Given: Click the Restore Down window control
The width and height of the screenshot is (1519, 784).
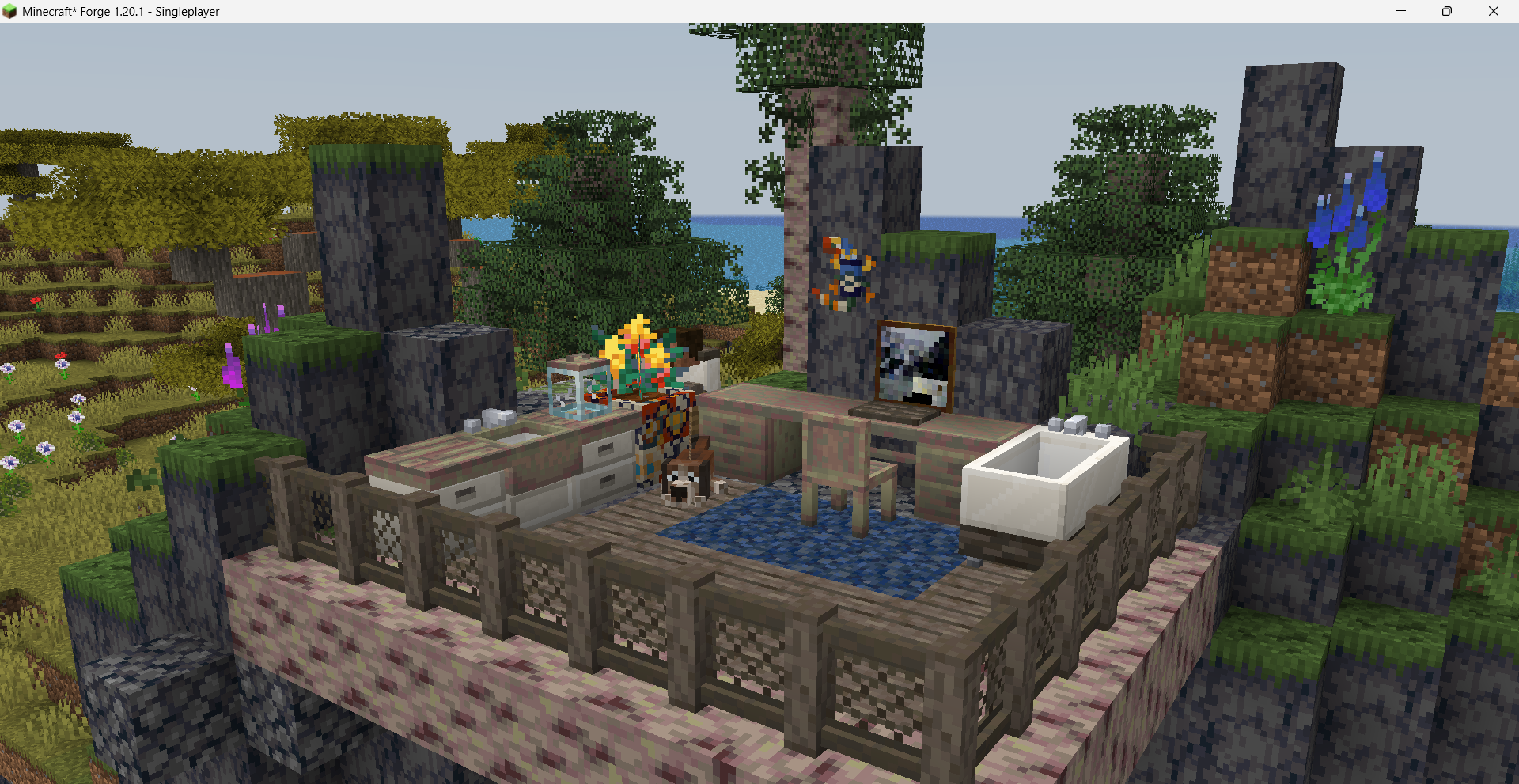Looking at the screenshot, I should point(1446,11).
